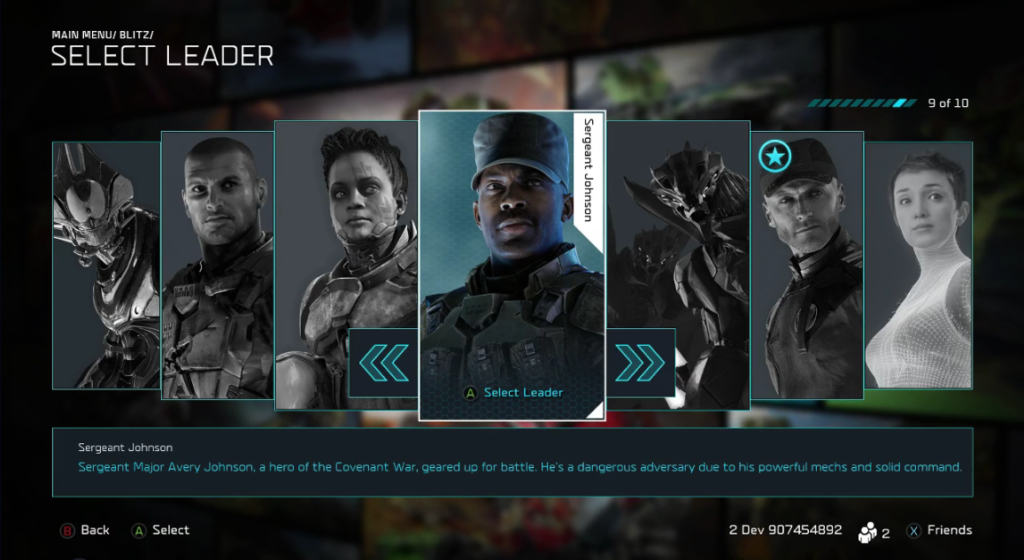Go back to the Blitz menu
Viewport: 1024px width, 560px height.
coord(85,530)
